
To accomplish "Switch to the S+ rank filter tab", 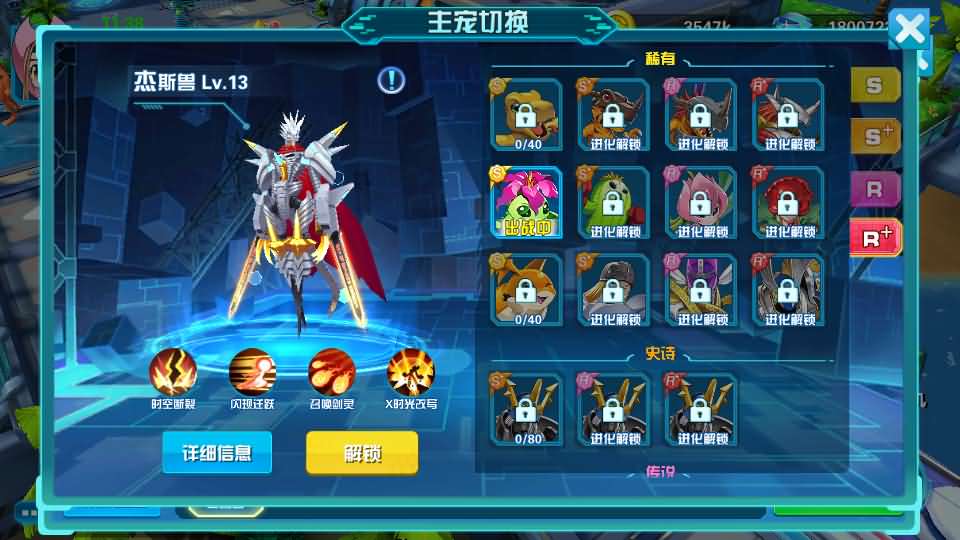I will [875, 136].
